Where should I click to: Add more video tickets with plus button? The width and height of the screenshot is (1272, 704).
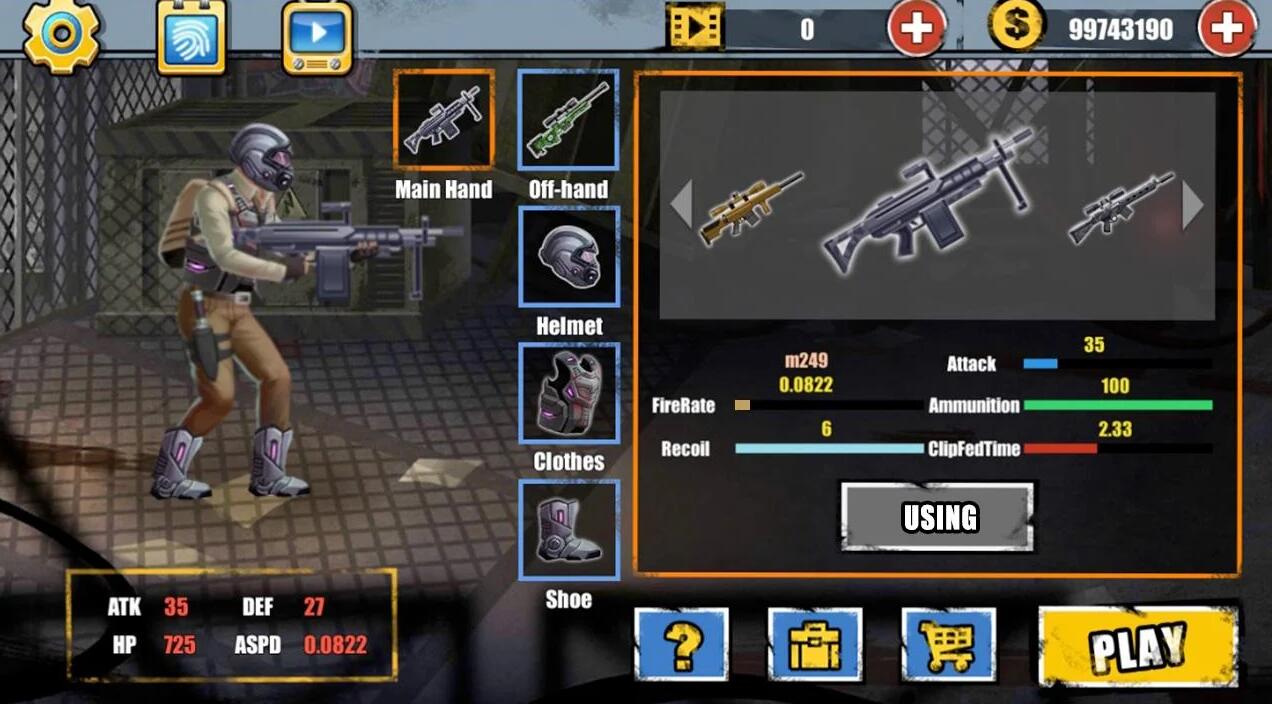916,29
